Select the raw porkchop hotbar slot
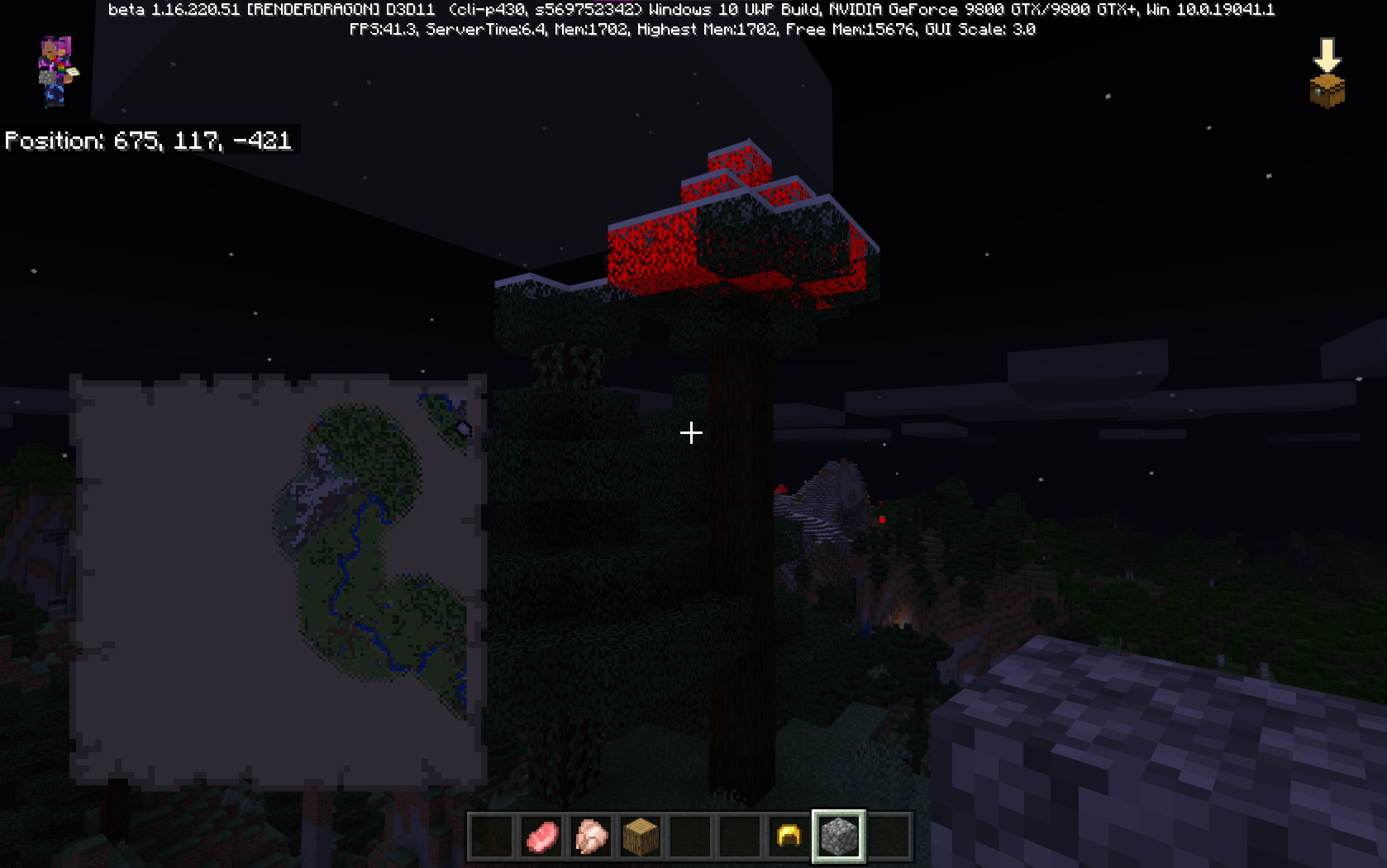The height and width of the screenshot is (868, 1387). pos(541,837)
